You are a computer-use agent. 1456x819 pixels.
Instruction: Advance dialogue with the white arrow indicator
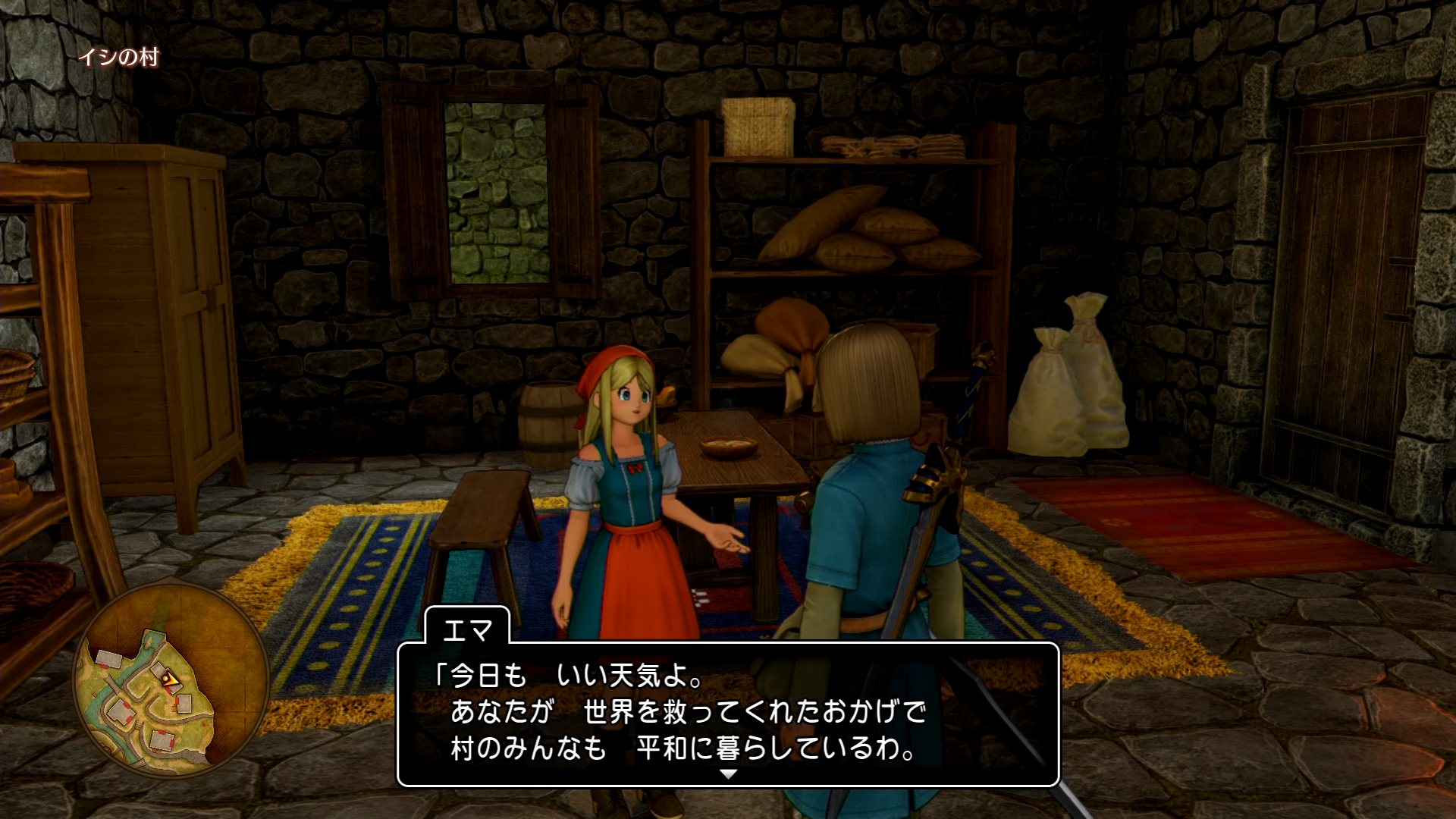click(728, 774)
